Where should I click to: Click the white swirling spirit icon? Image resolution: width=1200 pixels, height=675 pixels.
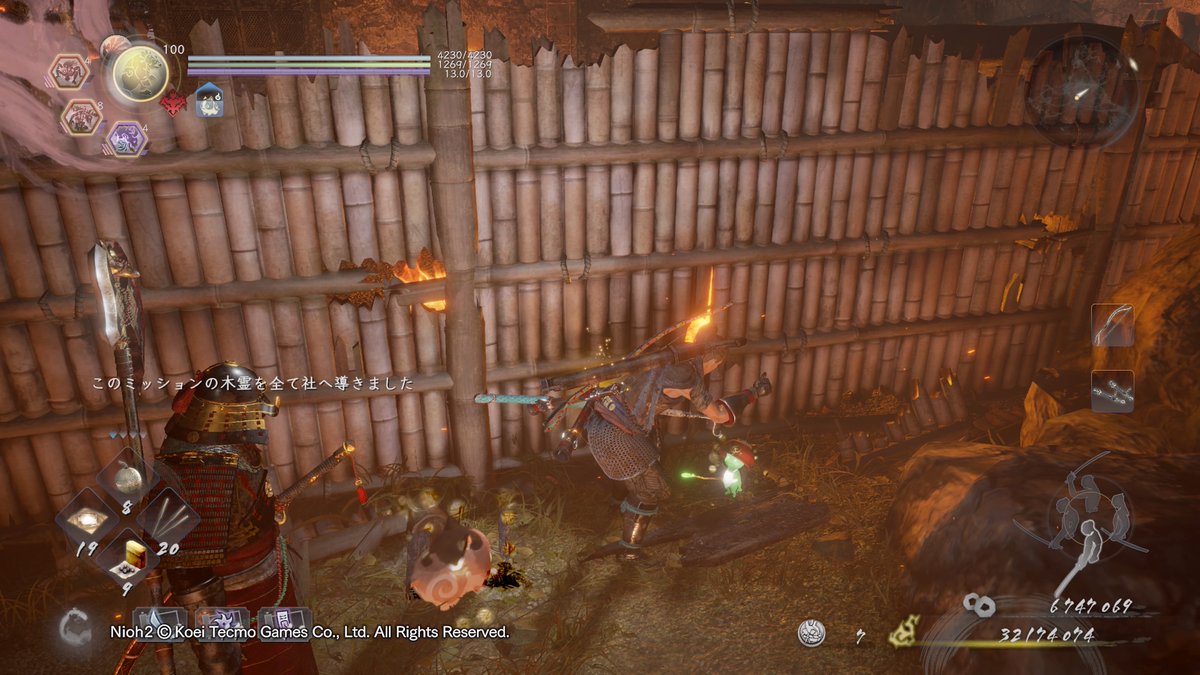coord(72,628)
